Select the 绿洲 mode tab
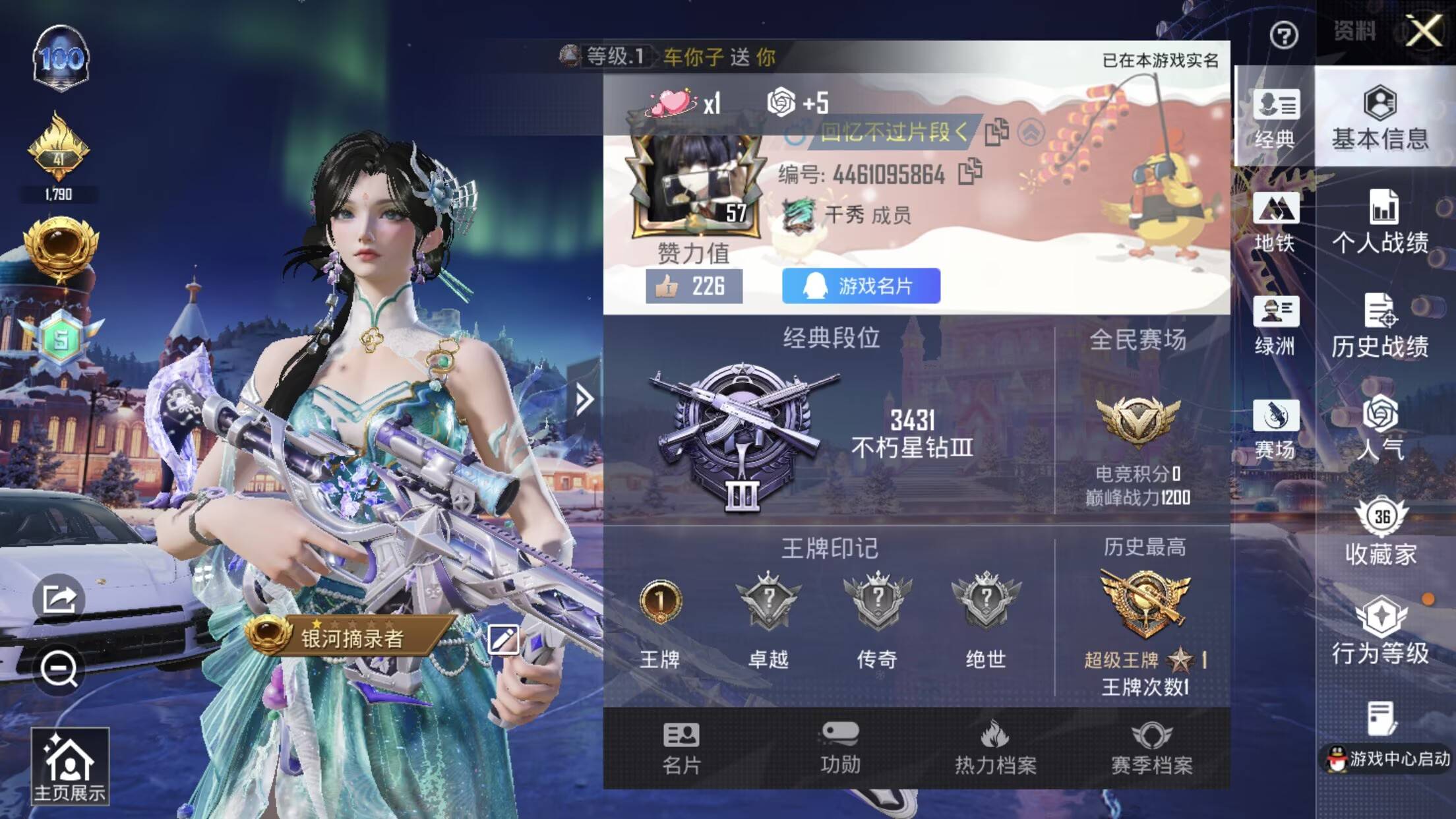The image size is (1456, 819). [1275, 326]
